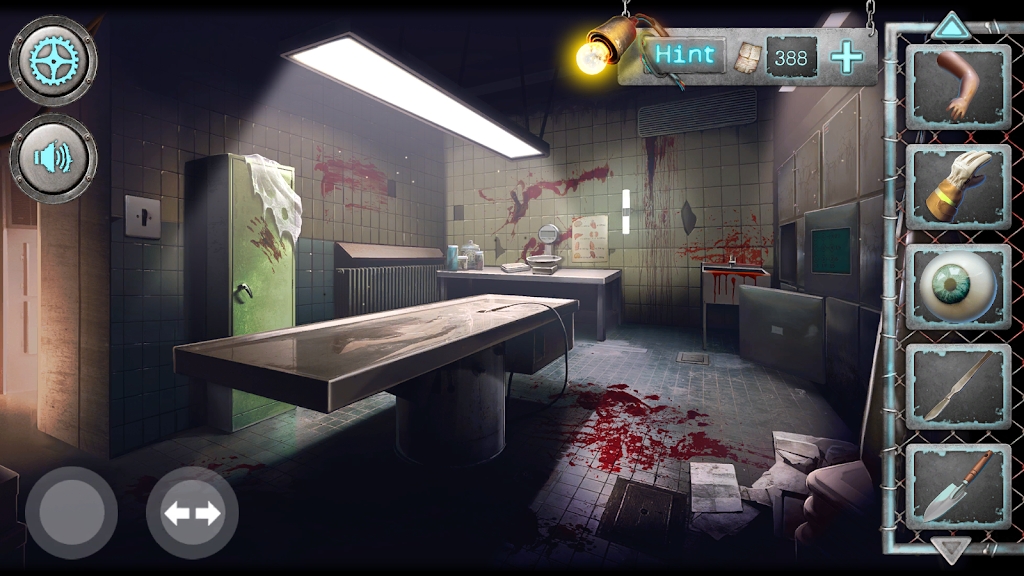
Task: Click the inventory down arrow
Action: coord(951,548)
